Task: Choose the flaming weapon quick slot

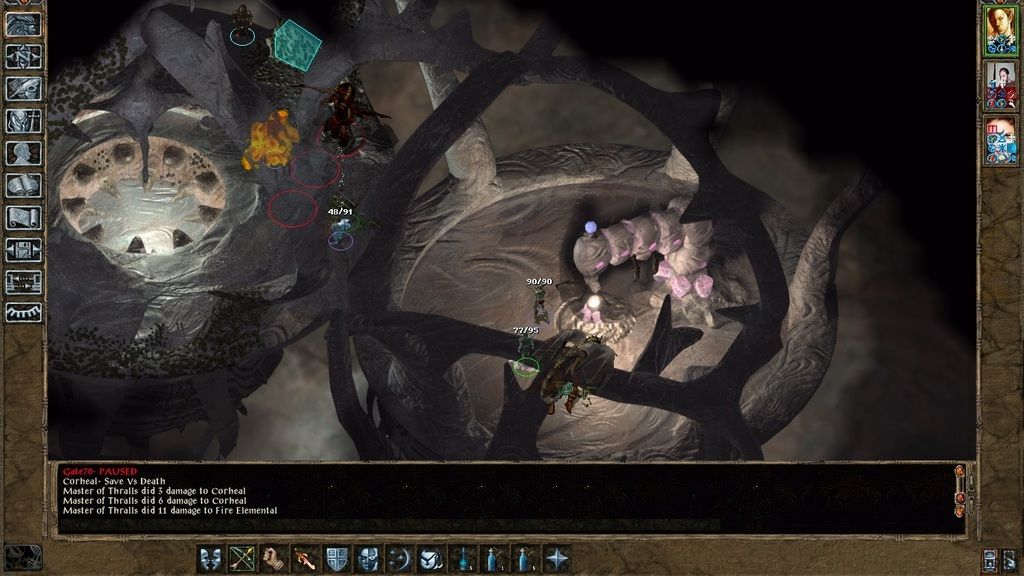Action: (305, 558)
